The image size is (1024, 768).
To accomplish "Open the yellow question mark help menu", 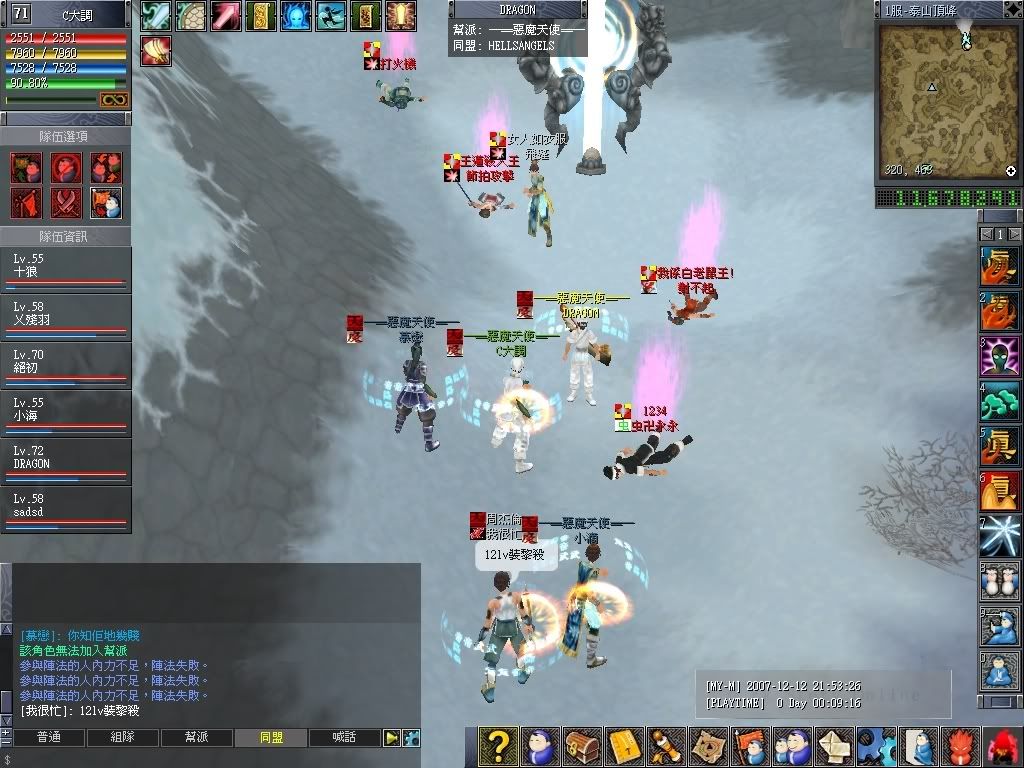I will pos(497,747).
